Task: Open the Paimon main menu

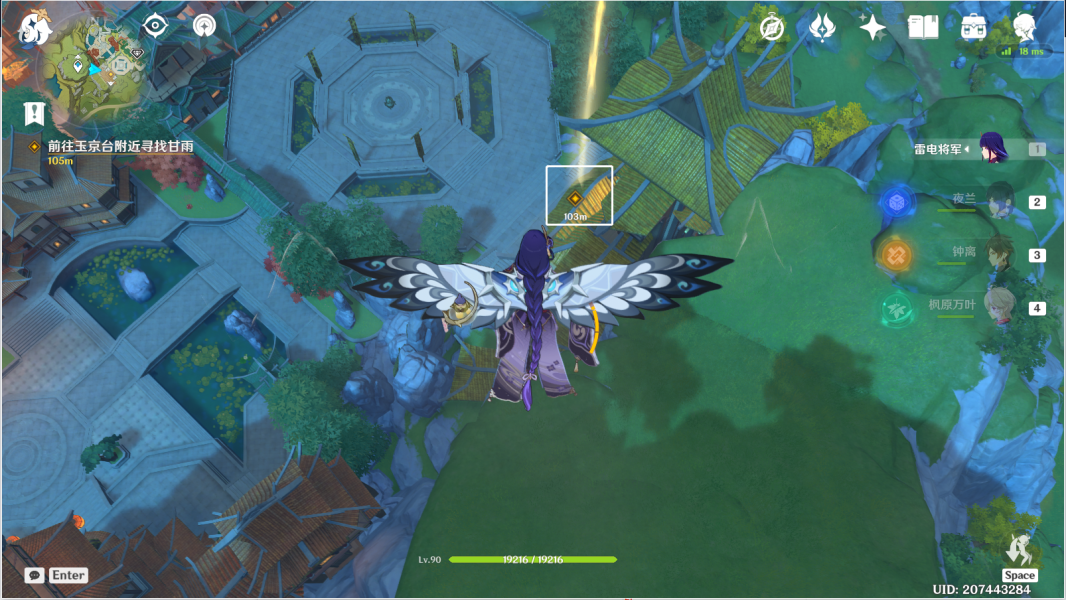Action: (35, 28)
